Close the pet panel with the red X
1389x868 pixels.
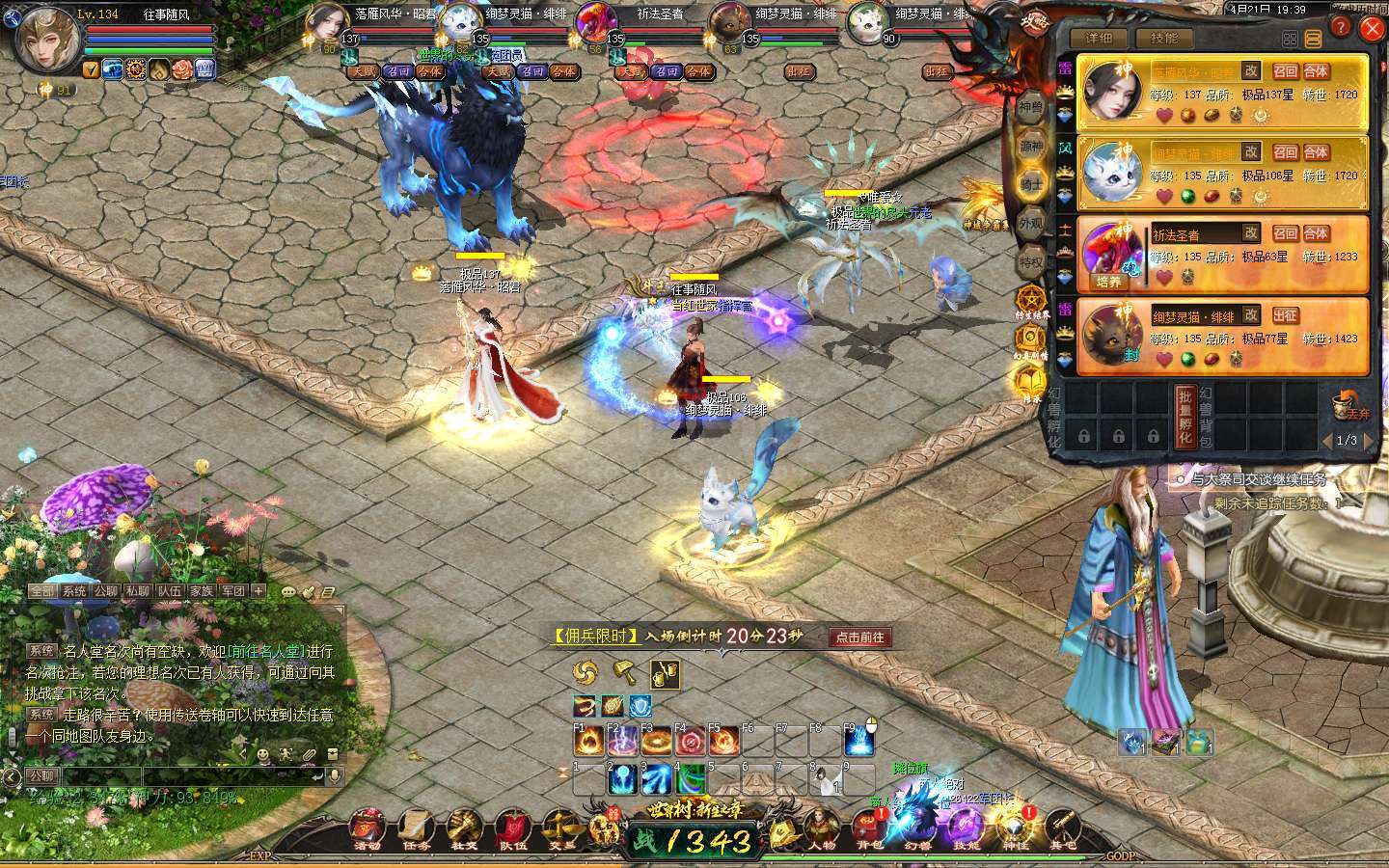pyautogui.click(x=1371, y=30)
